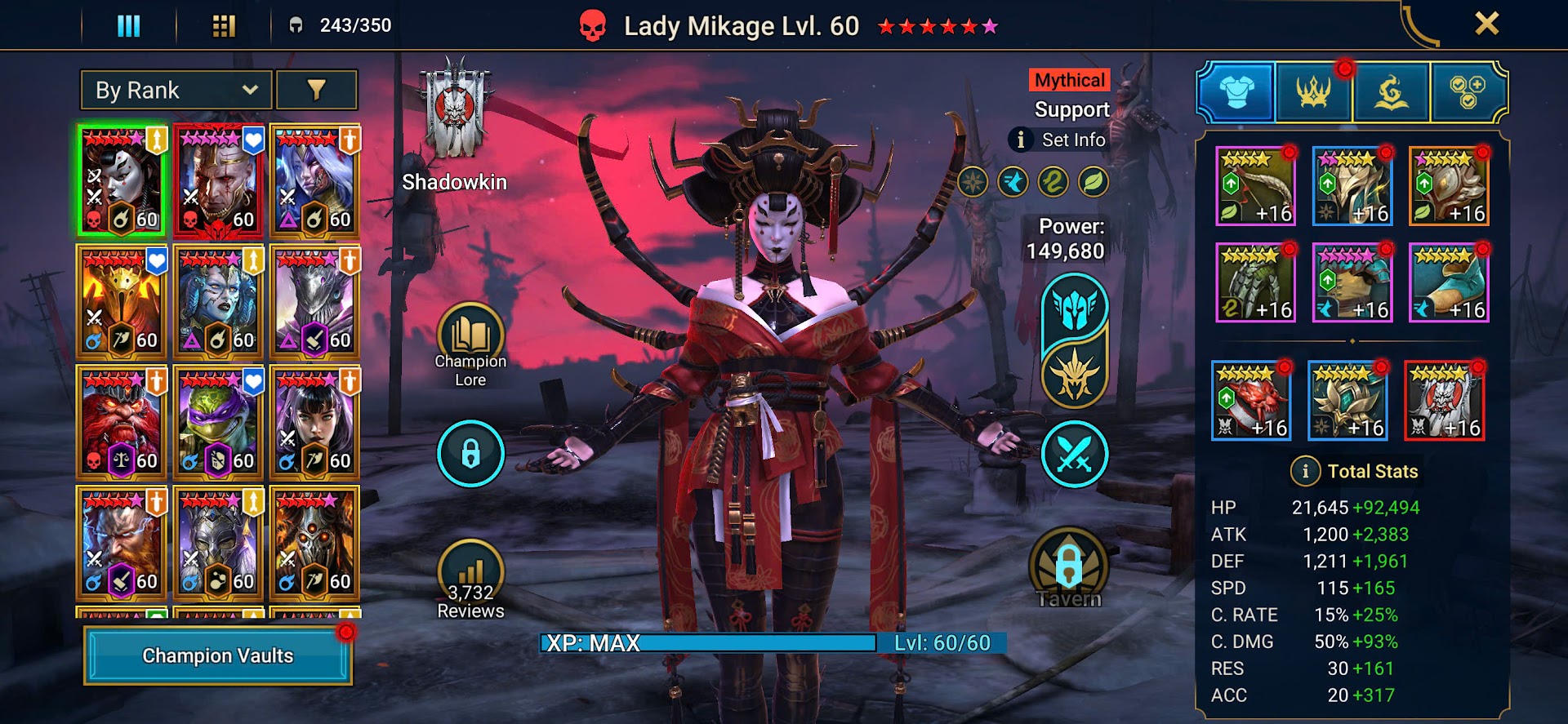1568x724 pixels.
Task: Switch to the armor equipment tab
Action: (x=1236, y=92)
